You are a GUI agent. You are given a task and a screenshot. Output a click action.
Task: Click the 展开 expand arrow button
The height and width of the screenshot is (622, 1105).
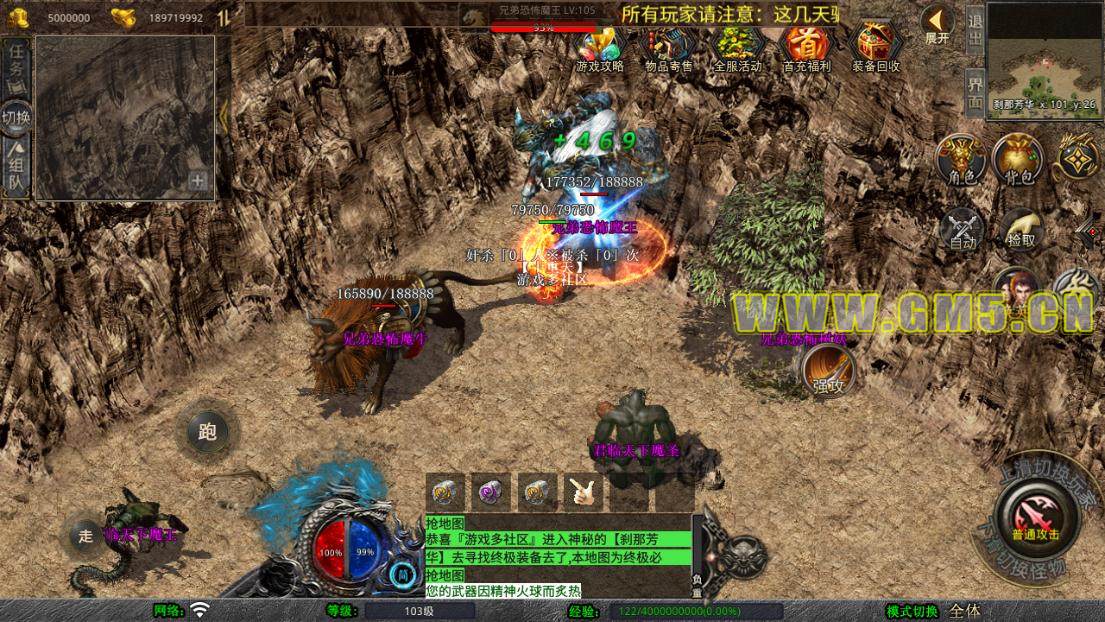937,24
